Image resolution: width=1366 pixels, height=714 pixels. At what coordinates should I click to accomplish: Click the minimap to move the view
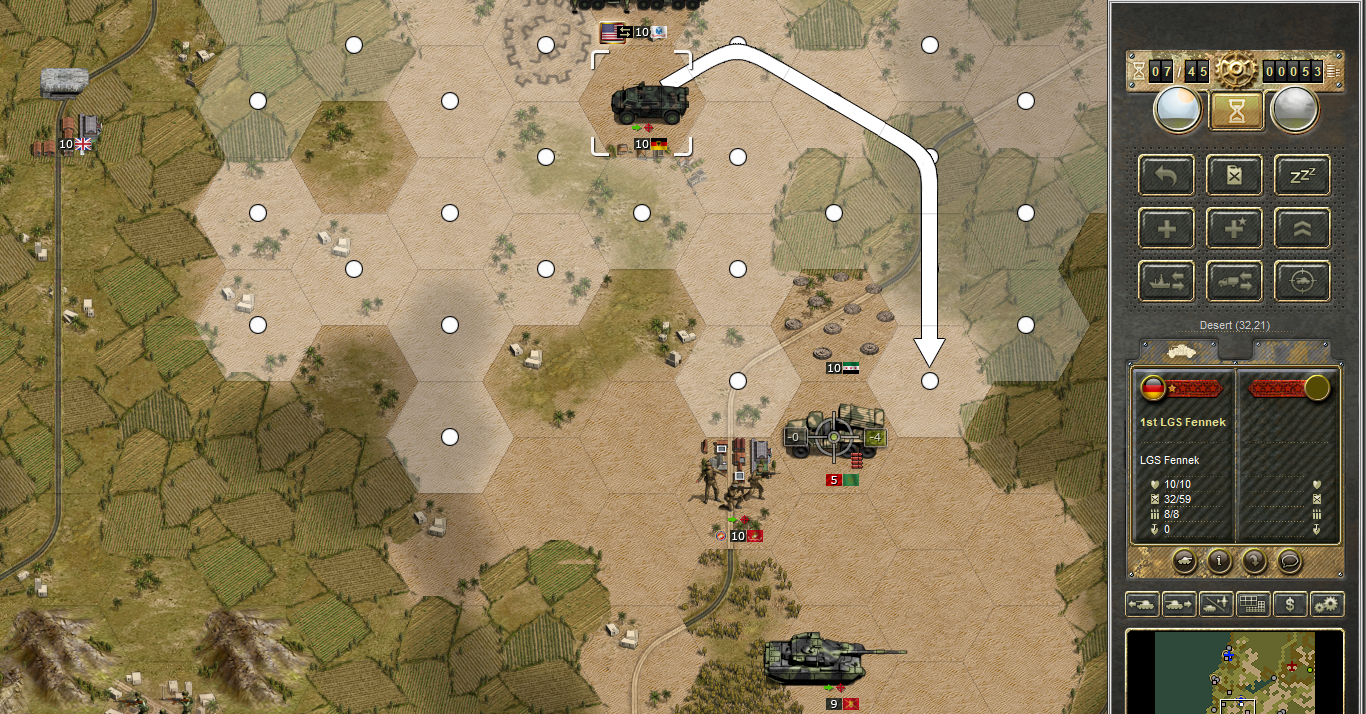click(x=1234, y=672)
